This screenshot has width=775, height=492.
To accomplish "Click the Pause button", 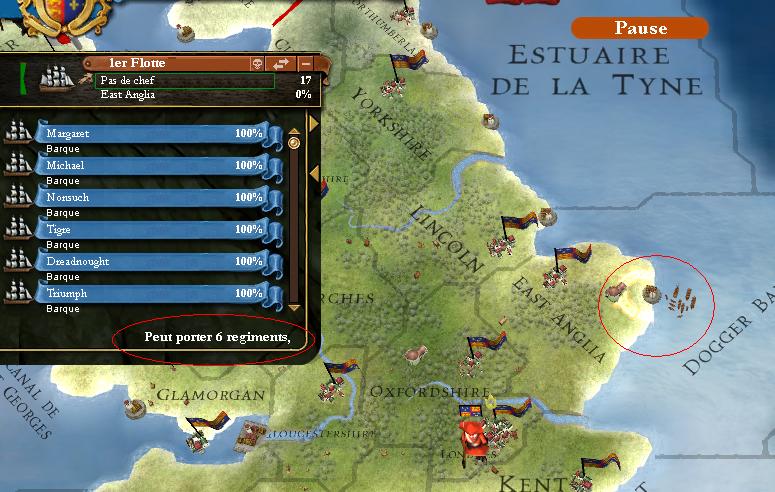I will point(640,29).
